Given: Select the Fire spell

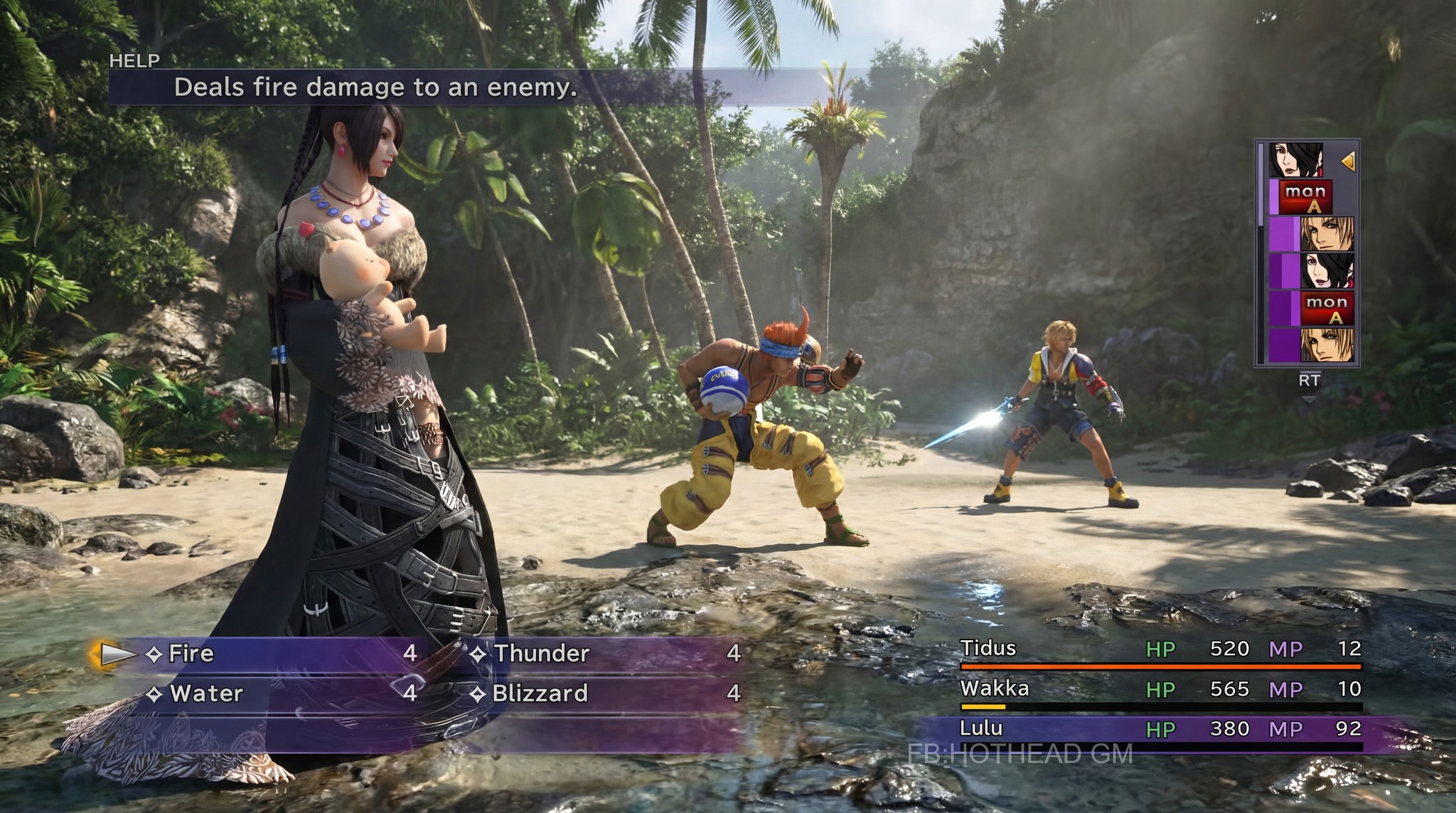Looking at the screenshot, I should pyautogui.click(x=191, y=654).
